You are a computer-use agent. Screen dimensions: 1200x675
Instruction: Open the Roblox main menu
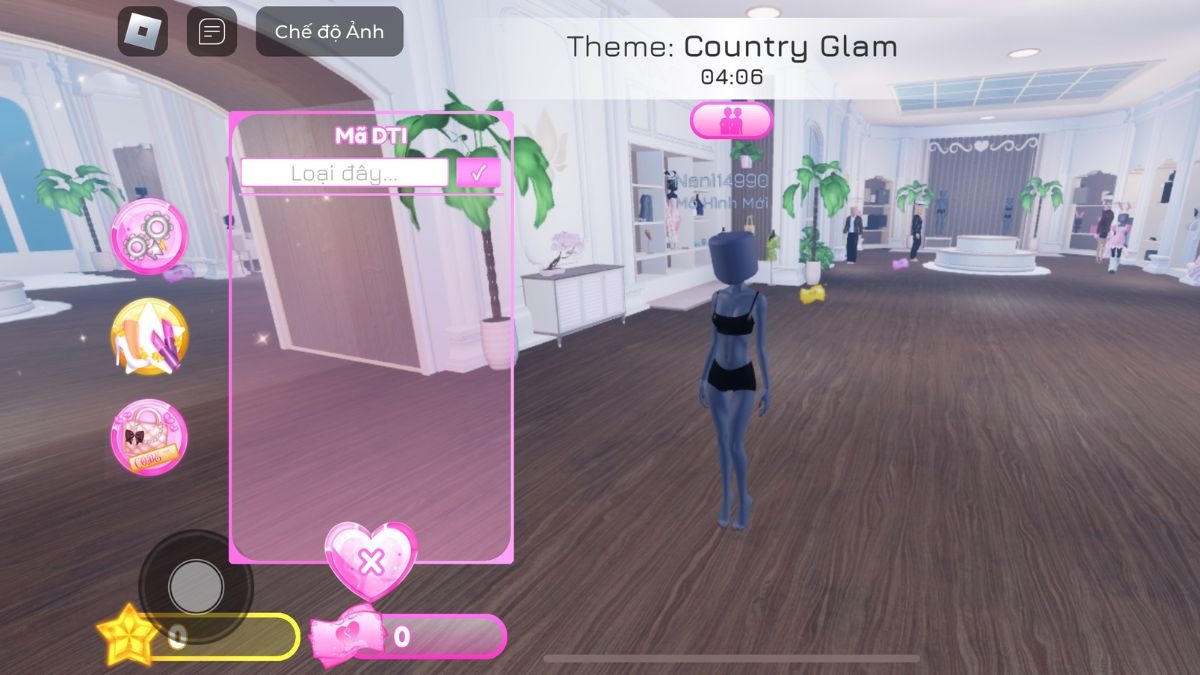tap(143, 32)
